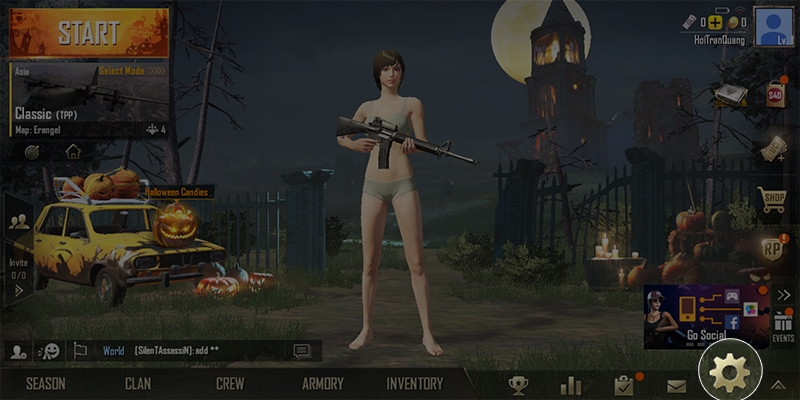The width and height of the screenshot is (800, 400).
Task: Open the Shop cart icon
Action: (x=771, y=198)
